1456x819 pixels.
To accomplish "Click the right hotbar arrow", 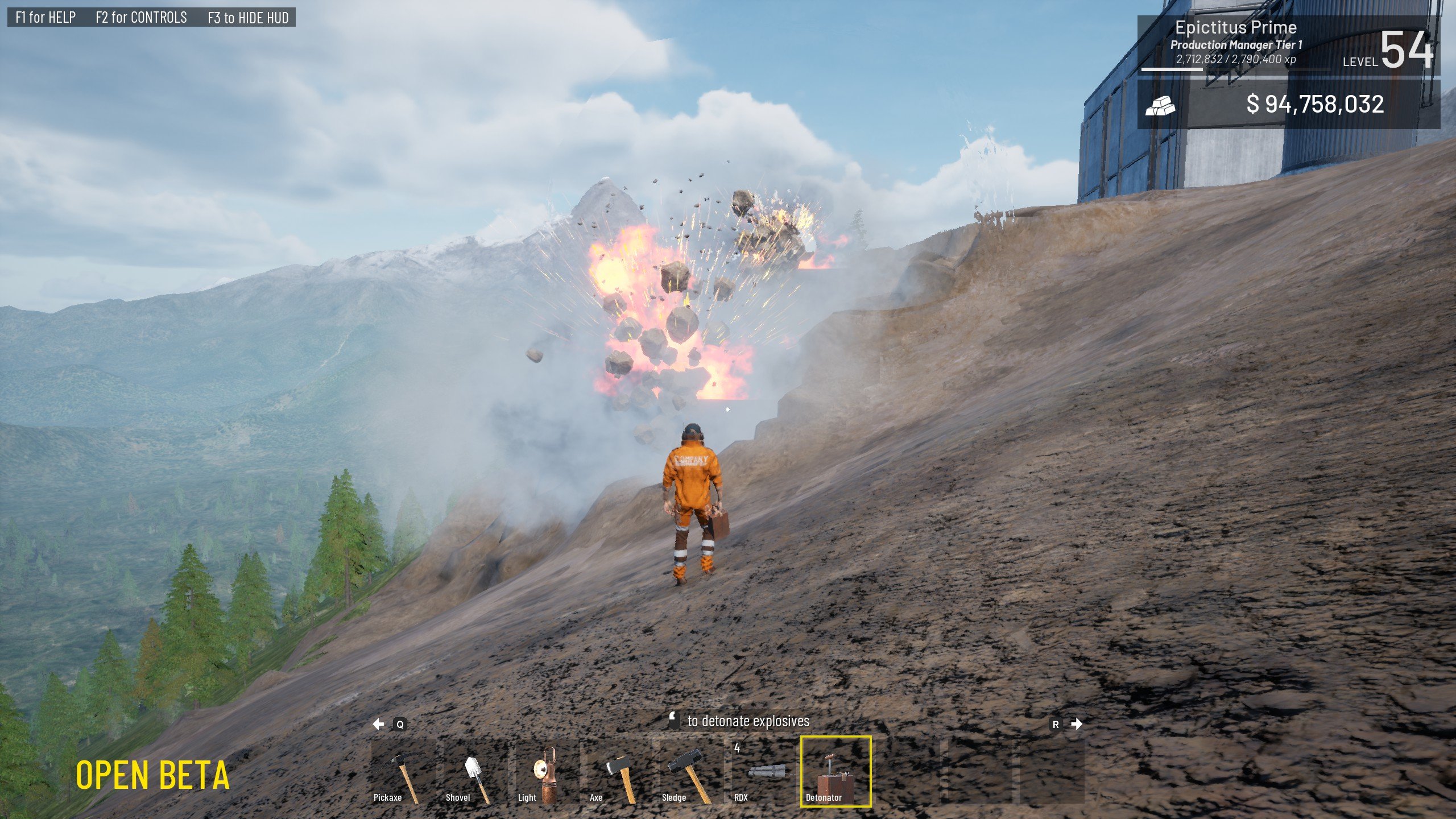I will point(1076,724).
